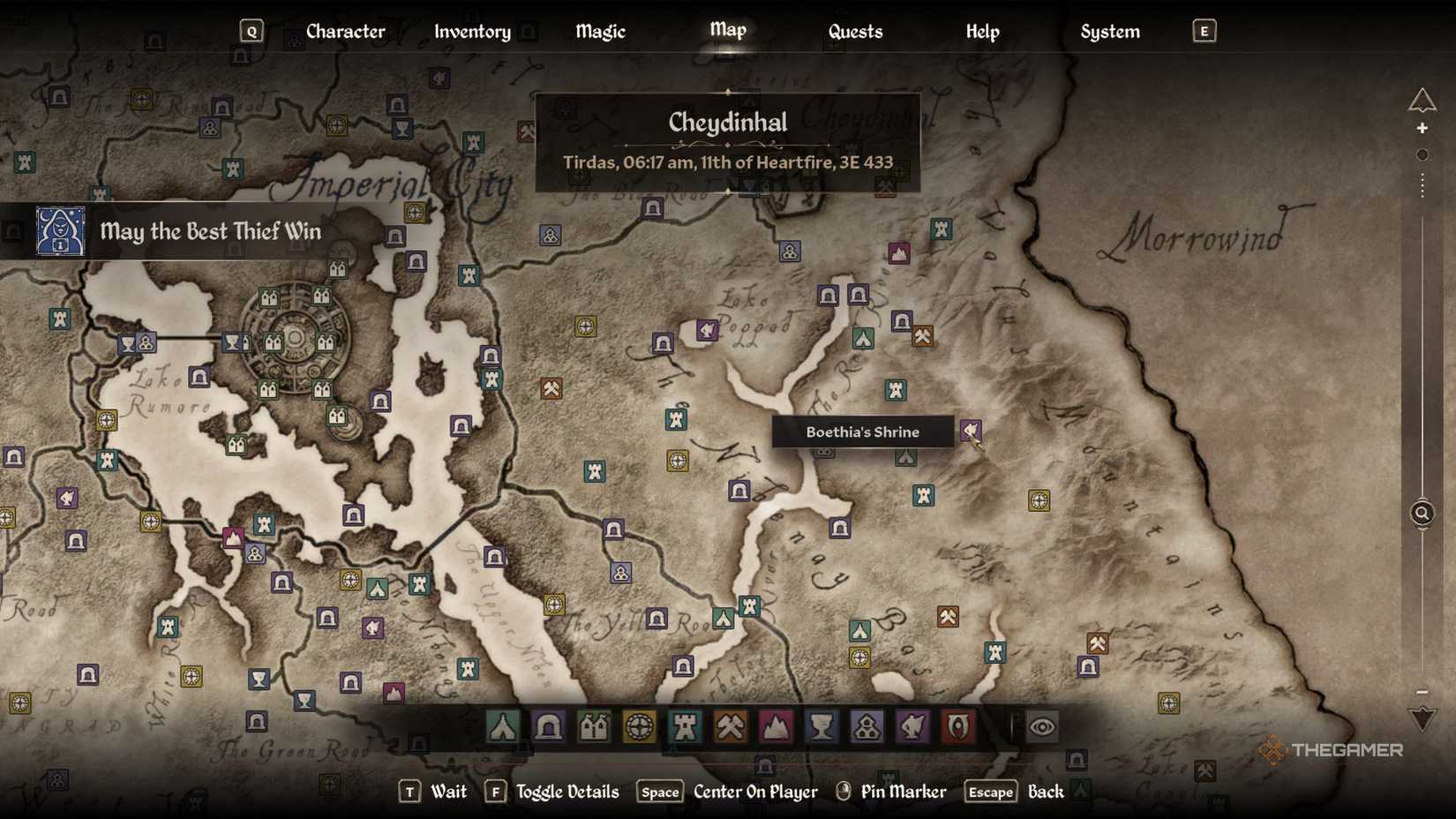This screenshot has width=1456, height=819.
Task: Click the plus to zoom in the map
Action: 1423,127
